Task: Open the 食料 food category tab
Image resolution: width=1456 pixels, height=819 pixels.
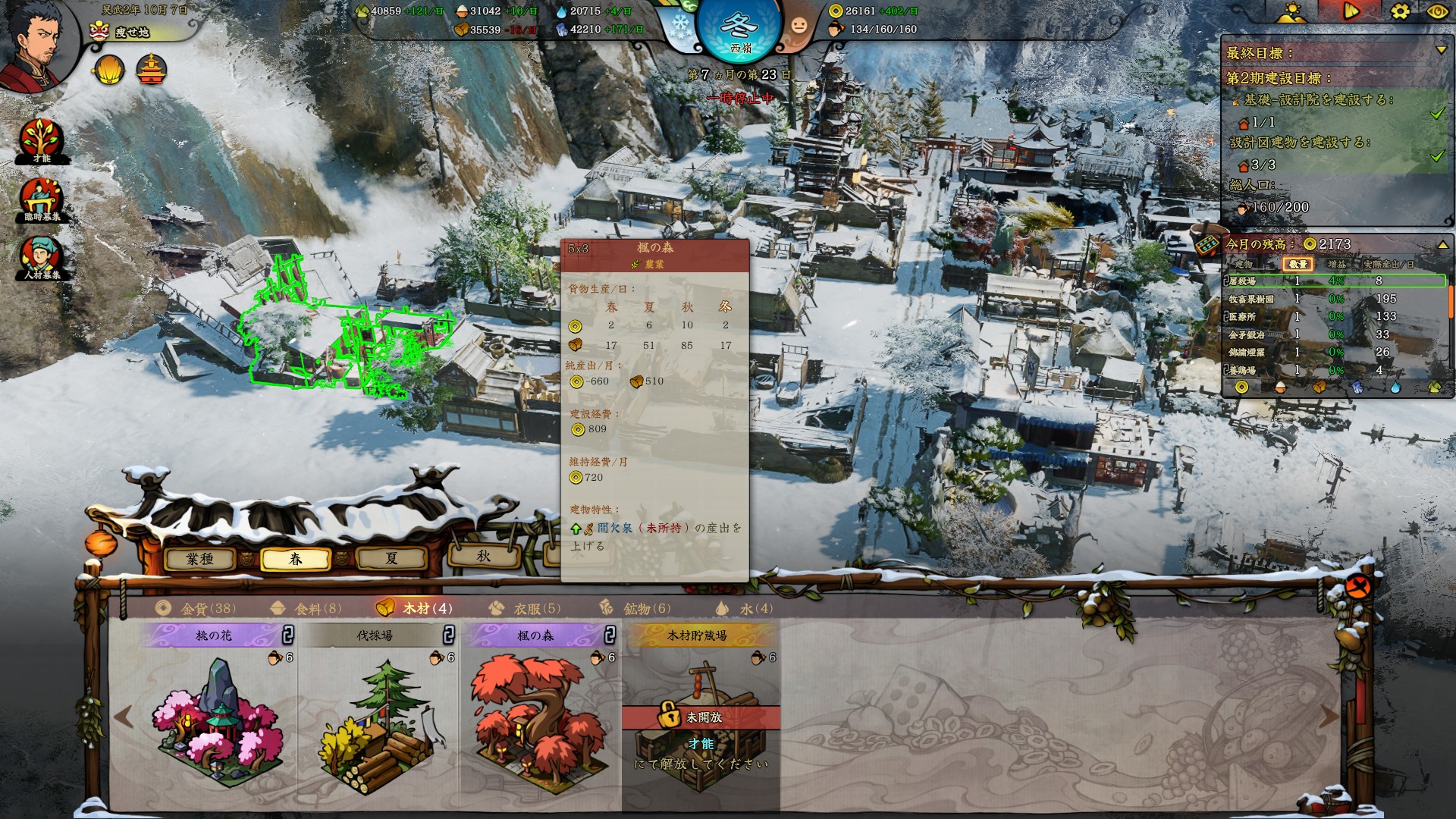Action: (306, 608)
